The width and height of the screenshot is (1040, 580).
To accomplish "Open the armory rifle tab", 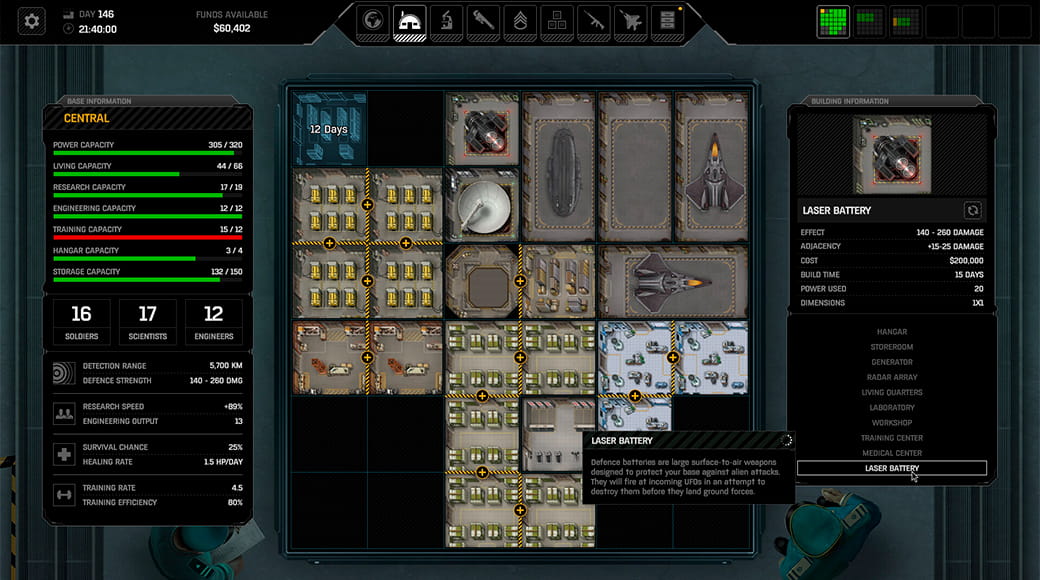I will [594, 21].
